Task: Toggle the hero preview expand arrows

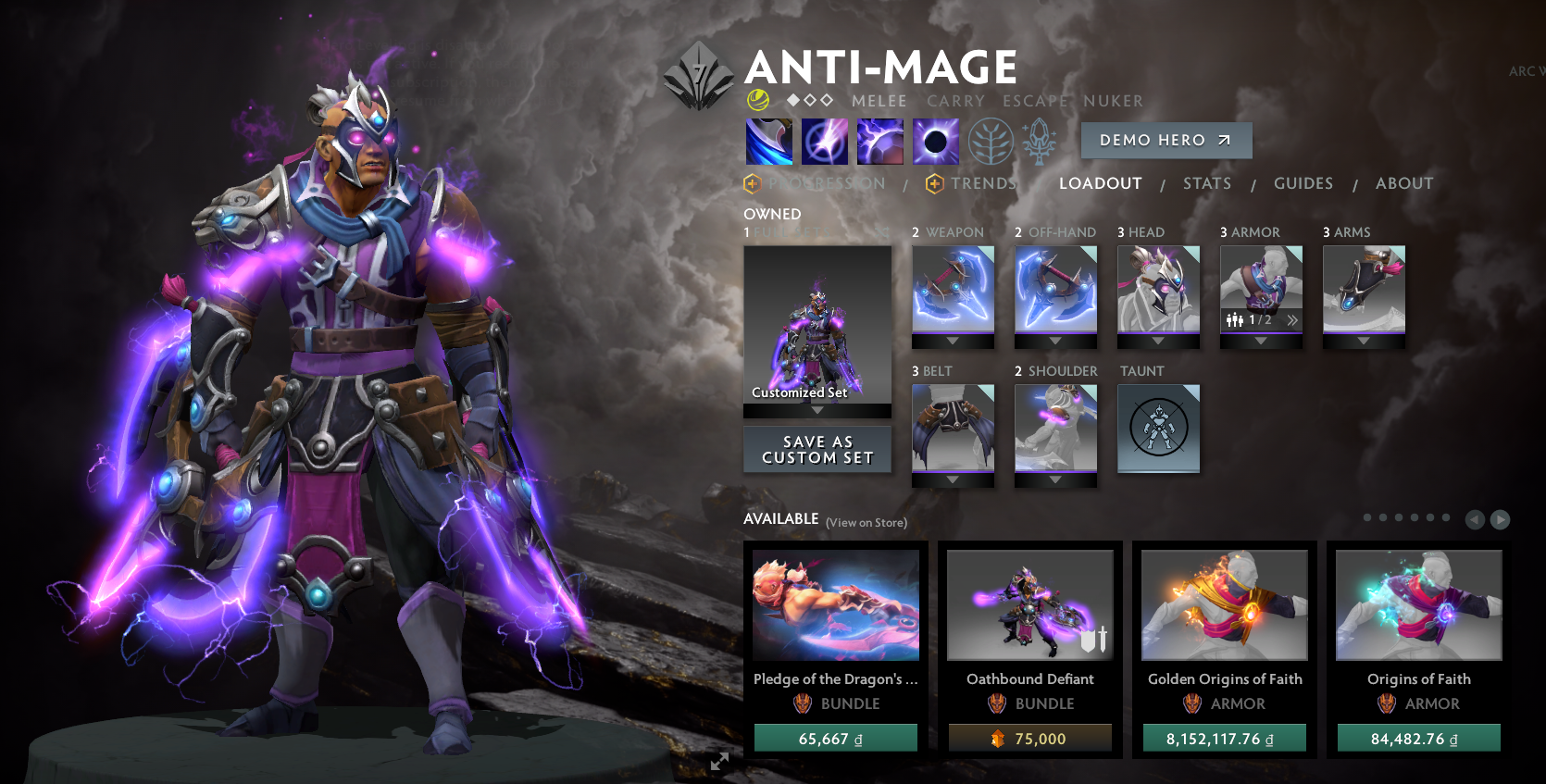Action: click(719, 762)
